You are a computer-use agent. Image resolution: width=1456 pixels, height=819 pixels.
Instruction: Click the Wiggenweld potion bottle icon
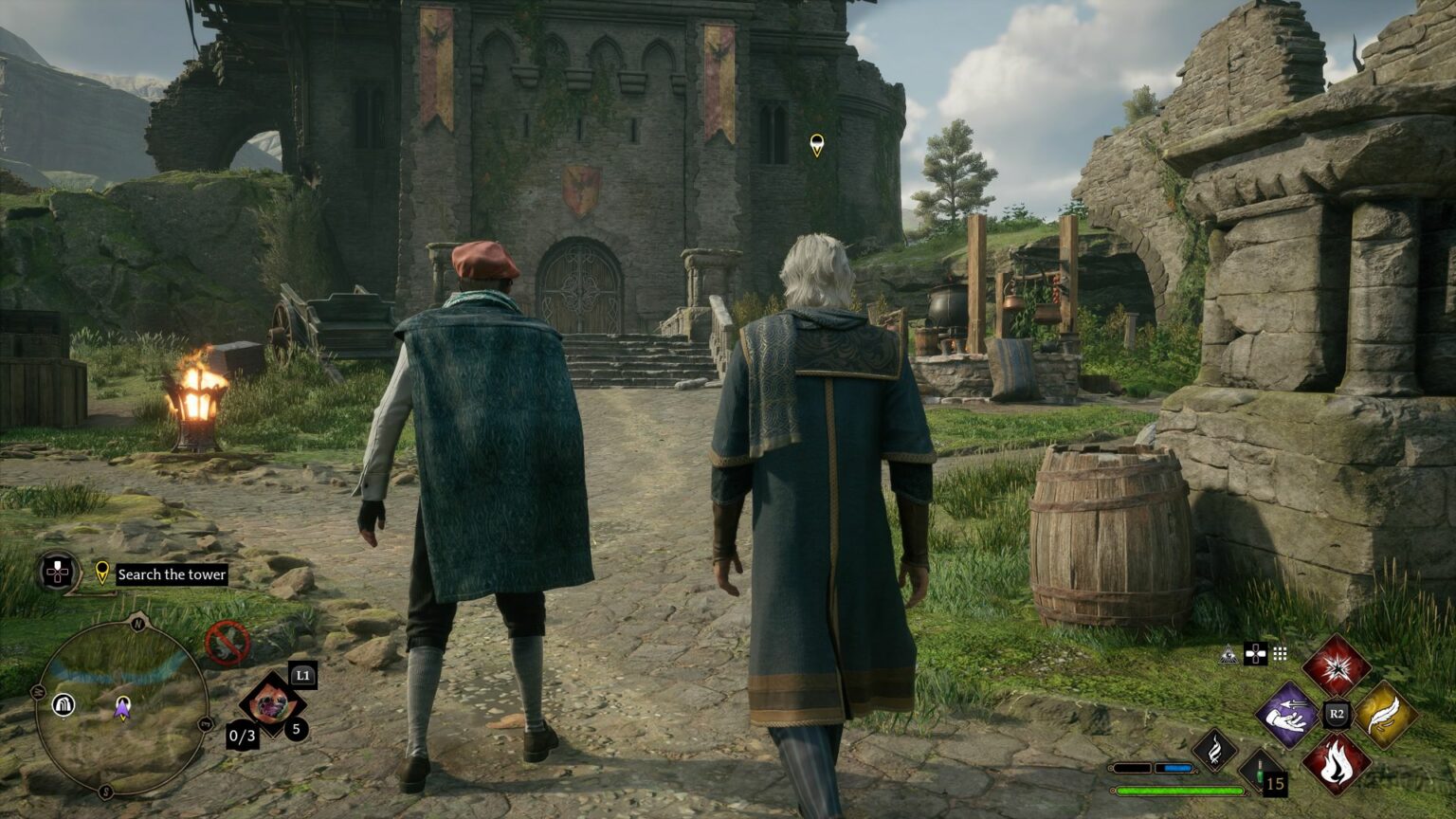(1259, 773)
